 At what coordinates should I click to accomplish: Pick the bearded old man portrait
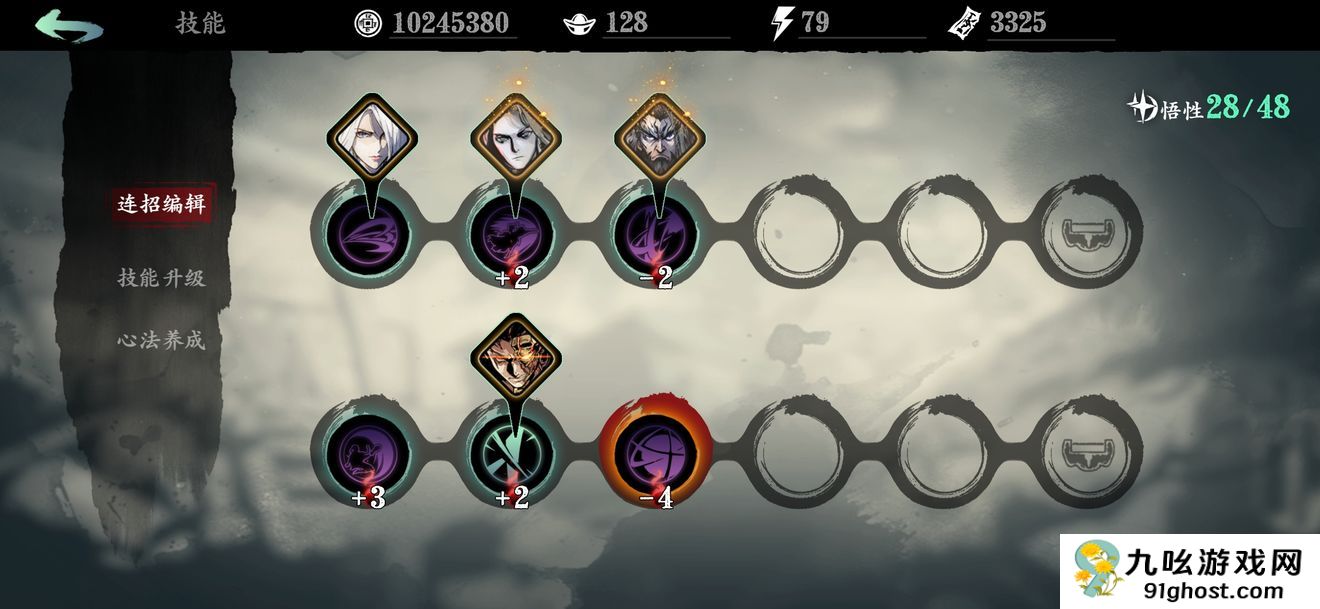(x=659, y=140)
